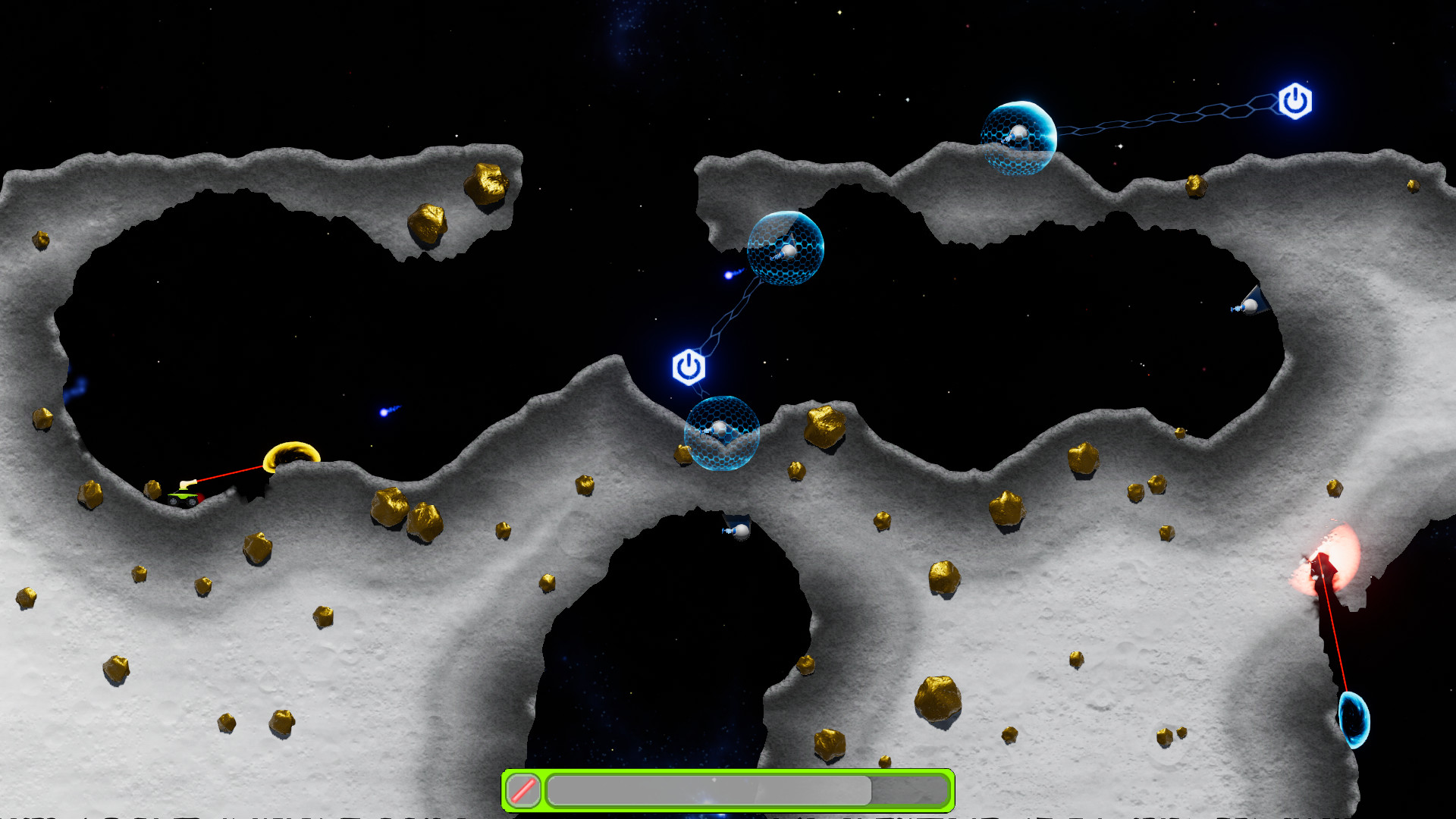
Task: Click the large shield bubble below the center switch
Action: 720,436
